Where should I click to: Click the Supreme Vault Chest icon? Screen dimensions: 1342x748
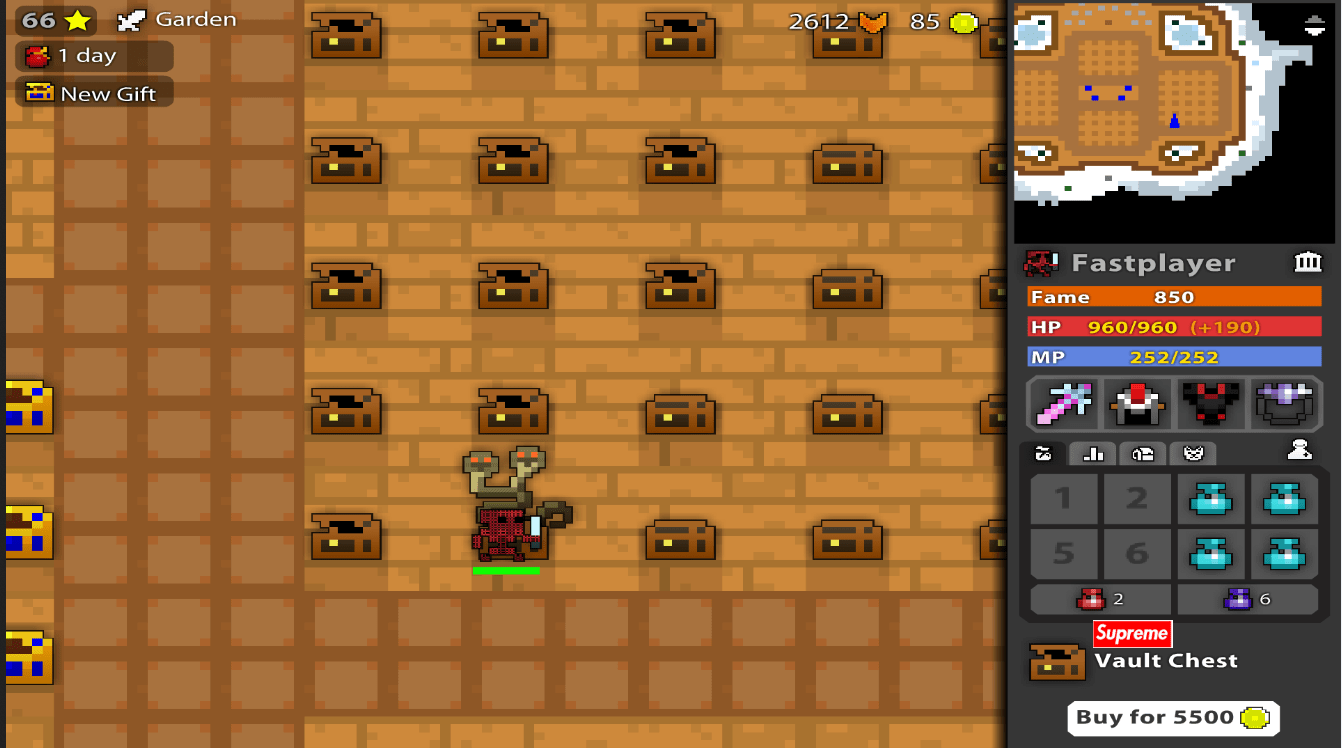[x=1057, y=661]
